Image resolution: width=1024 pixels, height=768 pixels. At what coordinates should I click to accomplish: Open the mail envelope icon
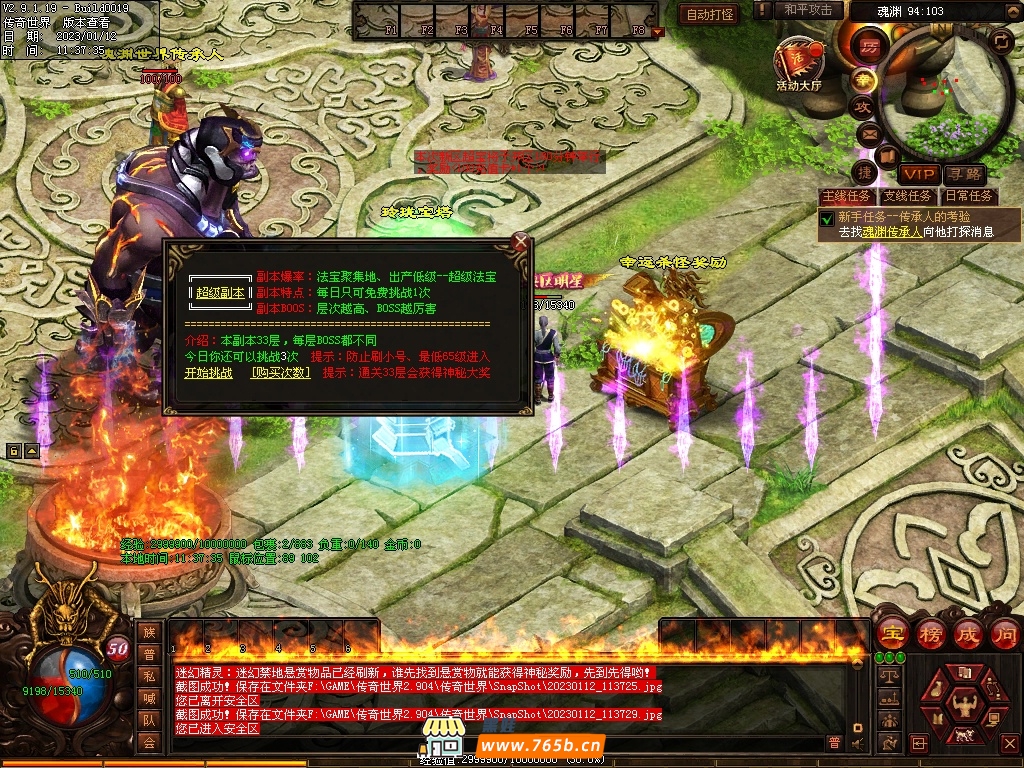pyautogui.click(x=868, y=132)
